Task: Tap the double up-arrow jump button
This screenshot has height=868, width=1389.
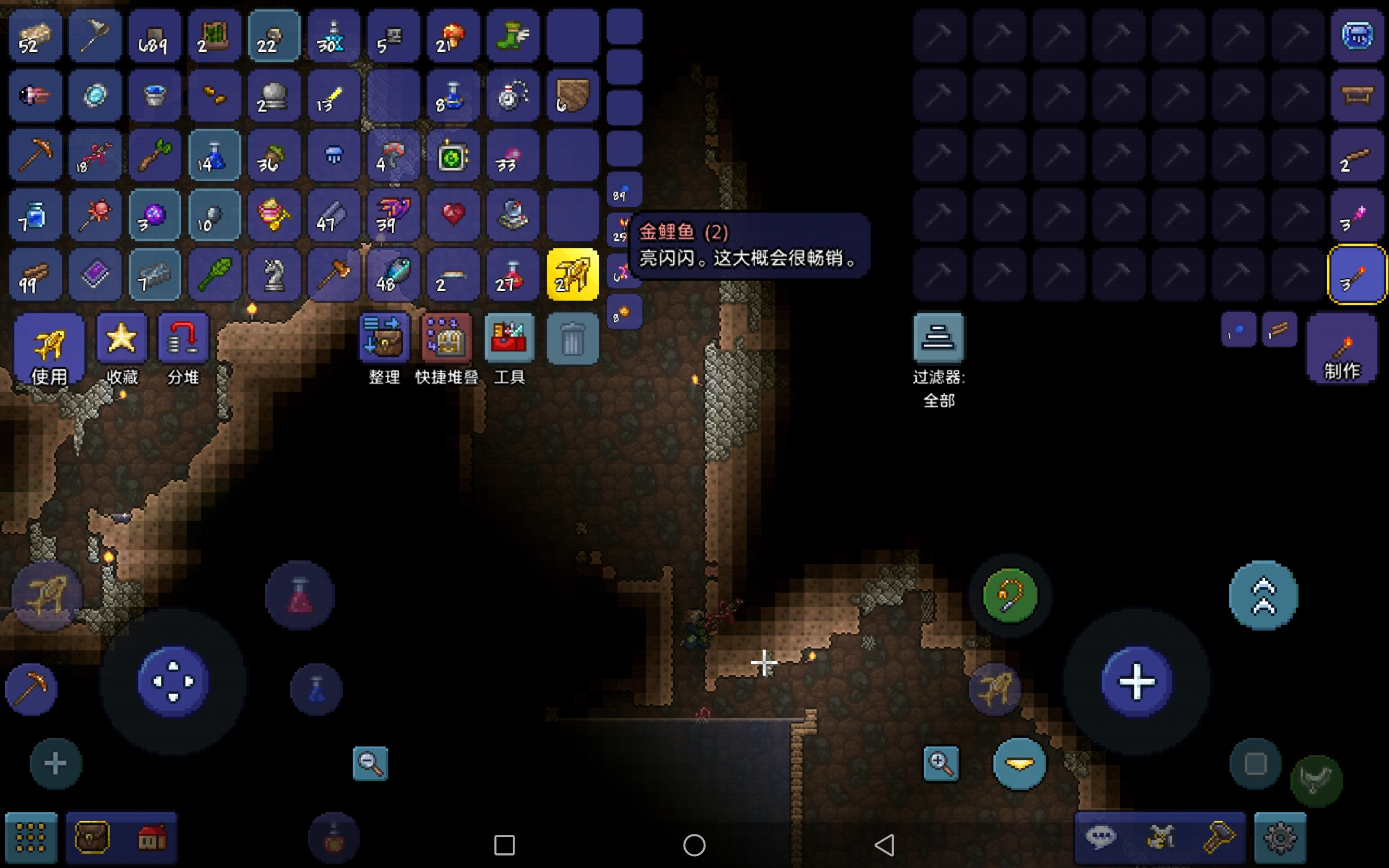Action: [1263, 595]
